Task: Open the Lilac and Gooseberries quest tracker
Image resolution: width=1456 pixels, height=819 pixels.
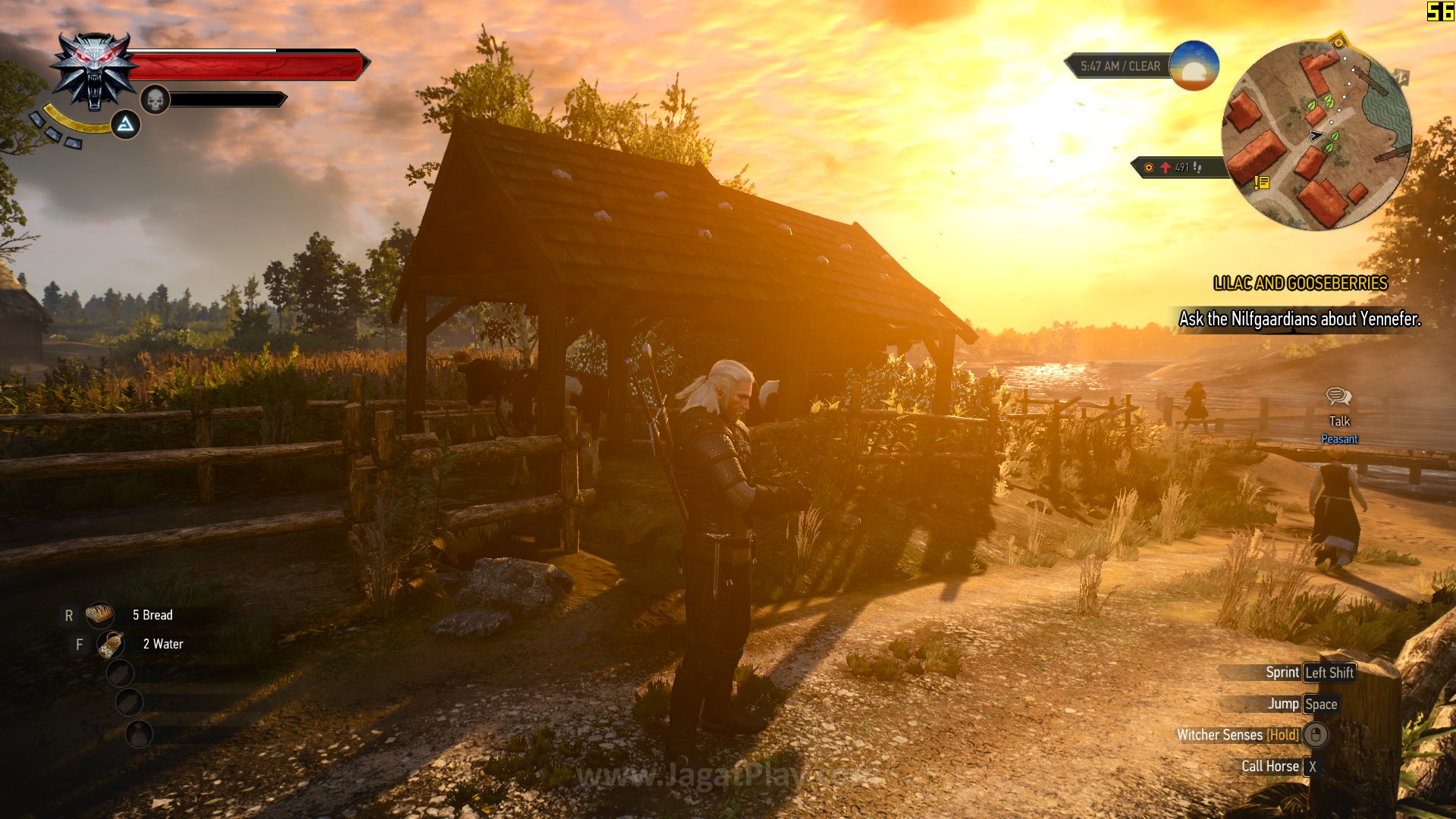Action: click(x=1300, y=284)
